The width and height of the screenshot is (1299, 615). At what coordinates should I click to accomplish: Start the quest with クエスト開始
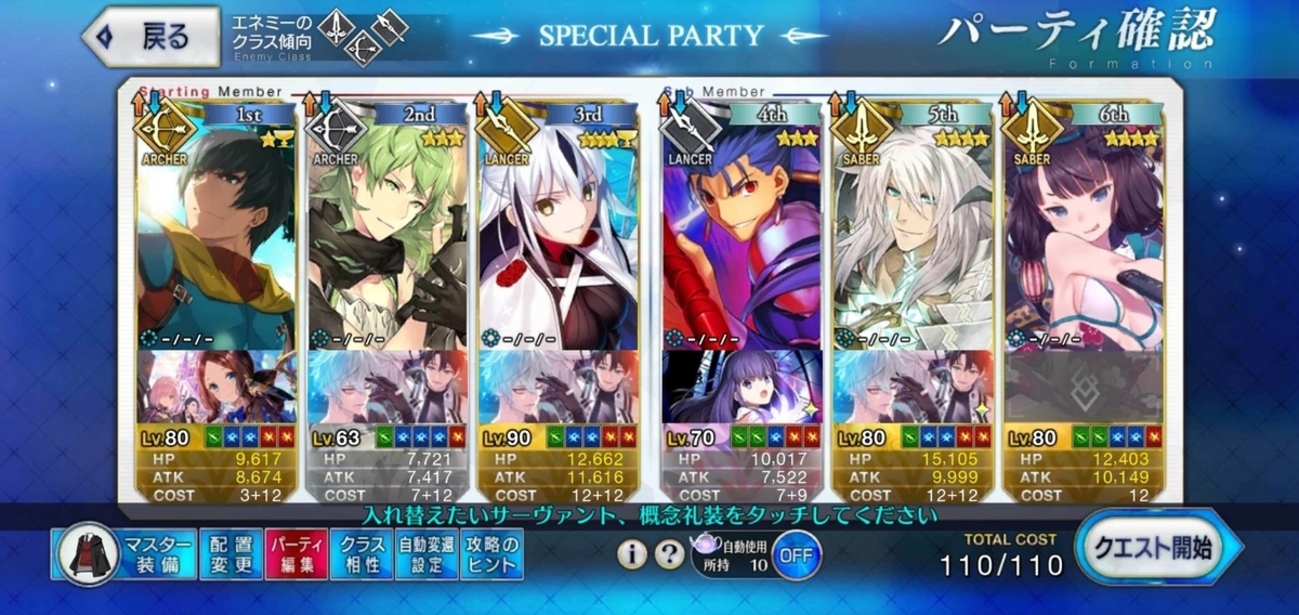(x=1158, y=548)
